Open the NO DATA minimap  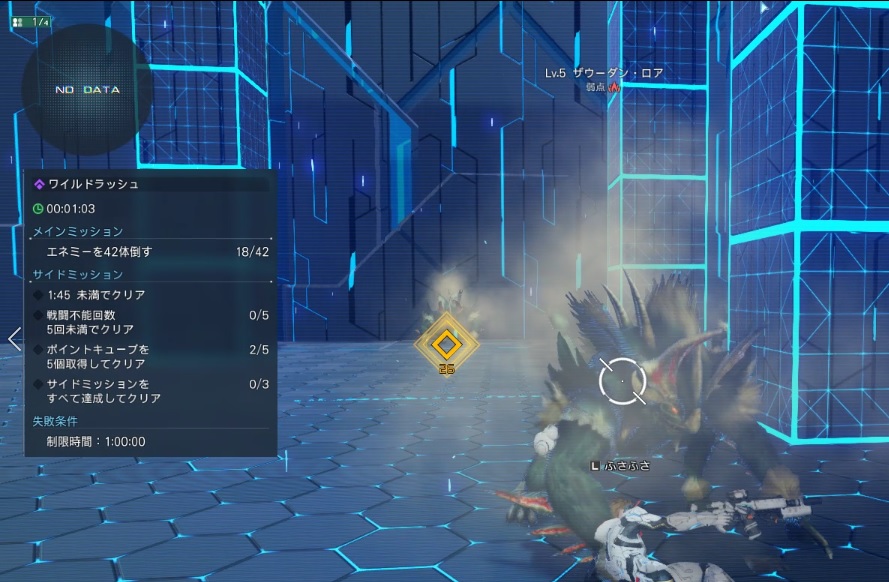pyautogui.click(x=87, y=89)
